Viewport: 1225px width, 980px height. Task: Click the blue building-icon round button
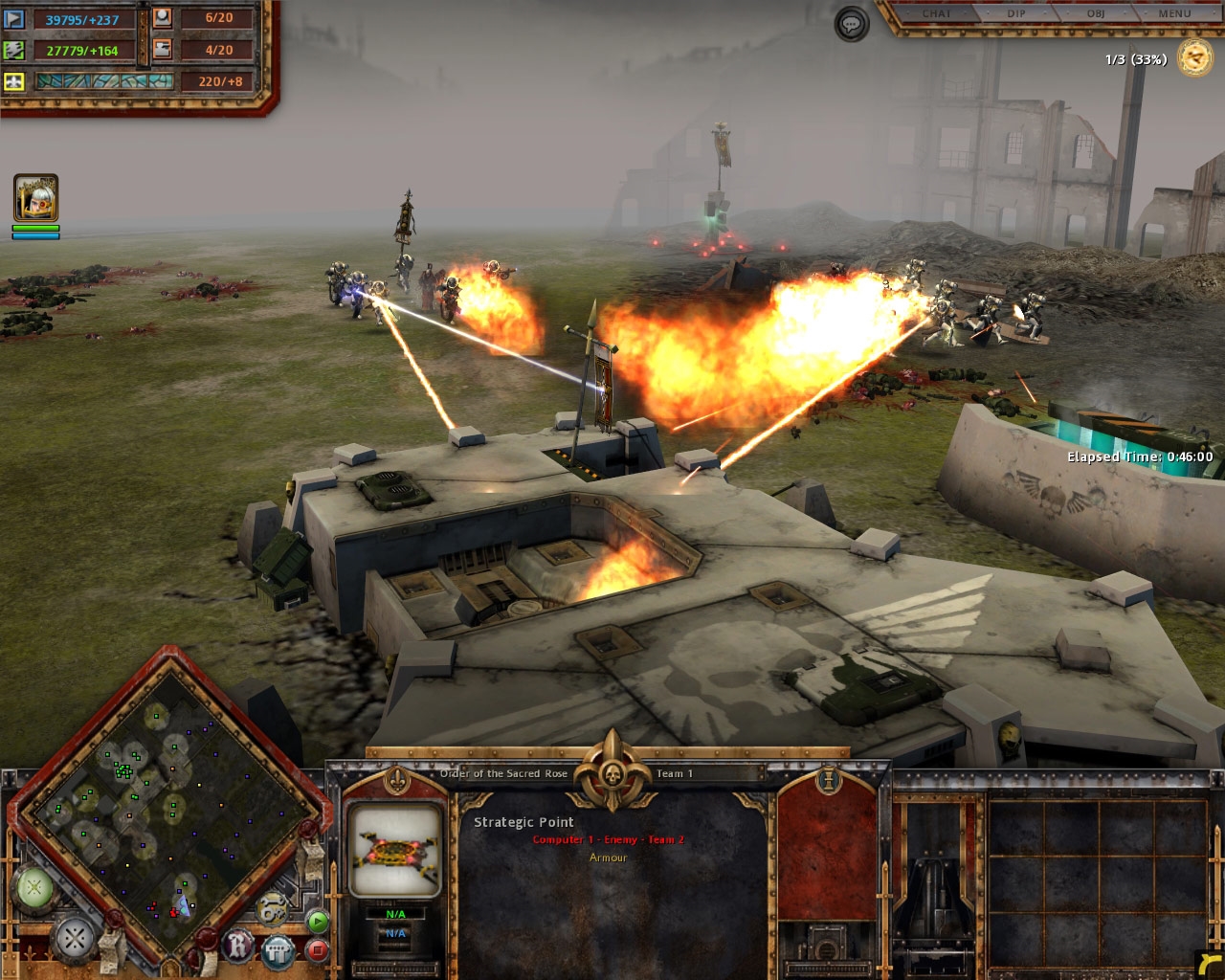tap(278, 950)
